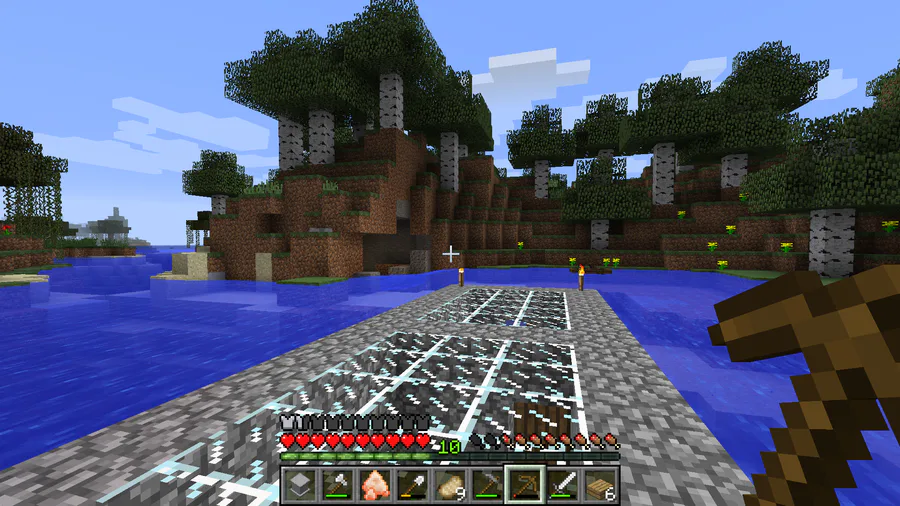This screenshot has height=506, width=900.
Task: Select the stone pickaxe hotbar slot
Action: [487, 486]
